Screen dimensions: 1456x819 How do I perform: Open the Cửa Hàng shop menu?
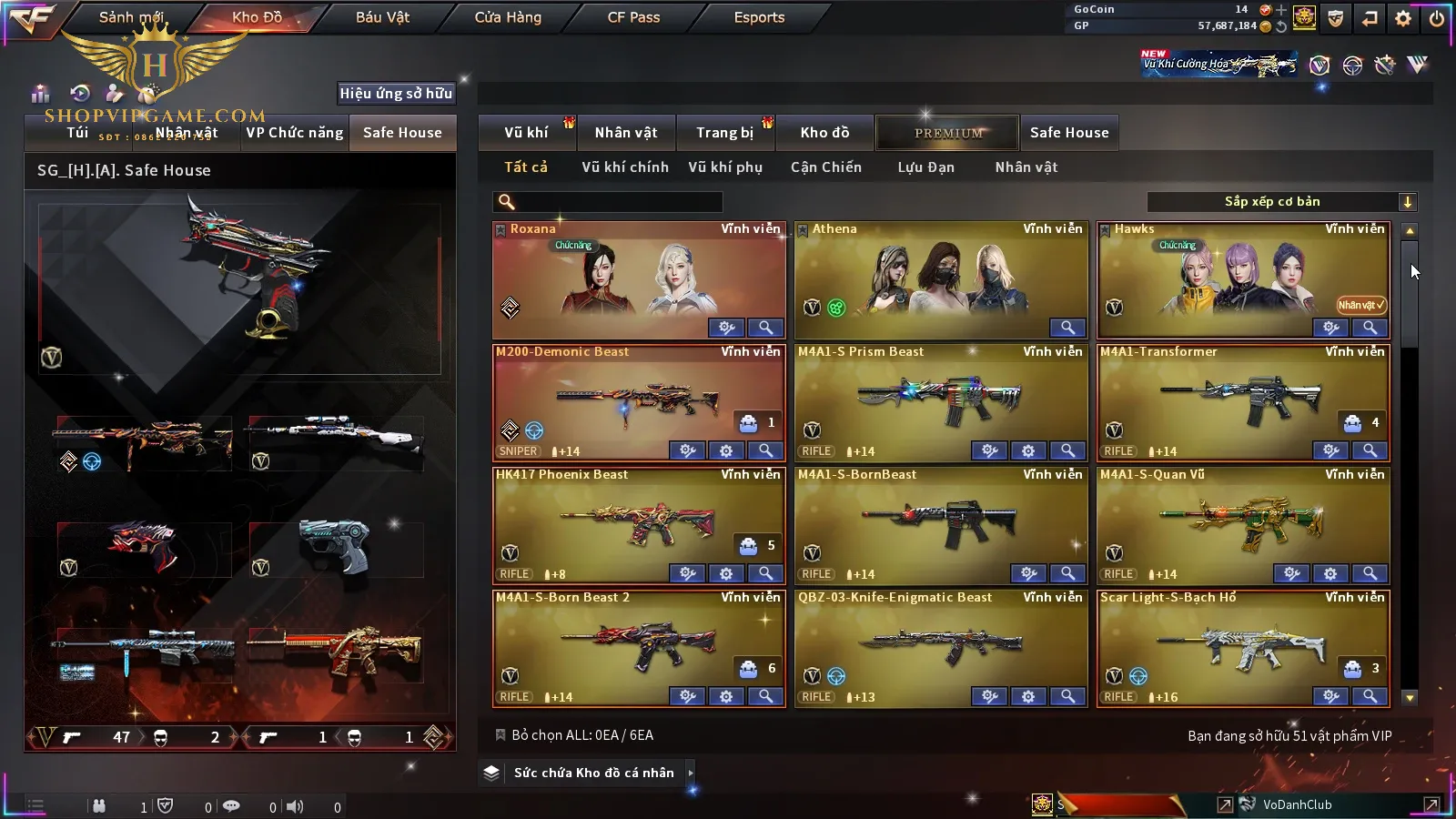508,17
